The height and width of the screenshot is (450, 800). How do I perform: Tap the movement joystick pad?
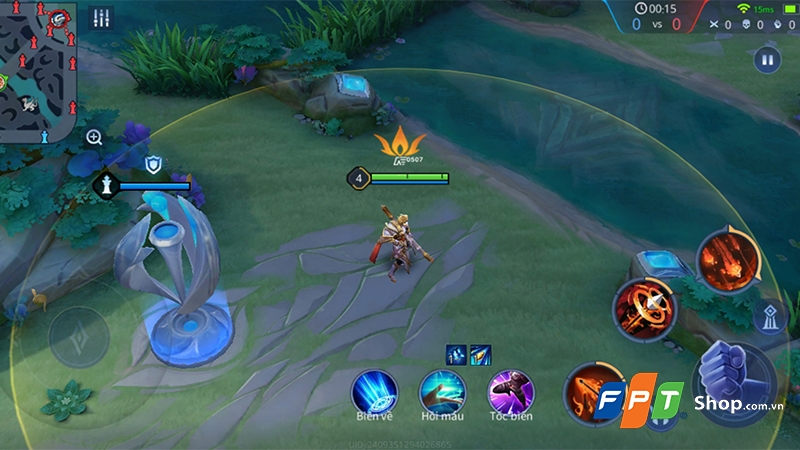pos(80,337)
